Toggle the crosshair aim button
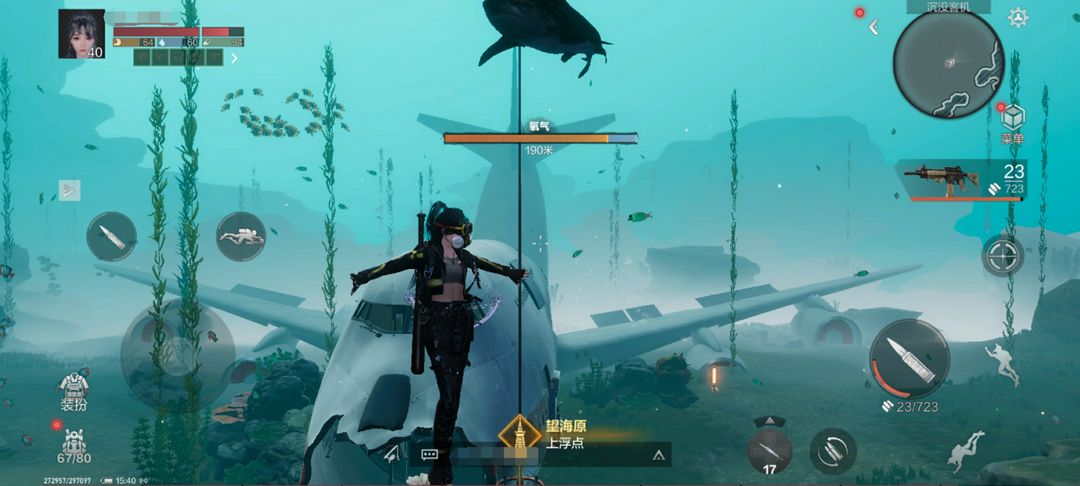This screenshot has width=1080, height=486. tap(1002, 255)
